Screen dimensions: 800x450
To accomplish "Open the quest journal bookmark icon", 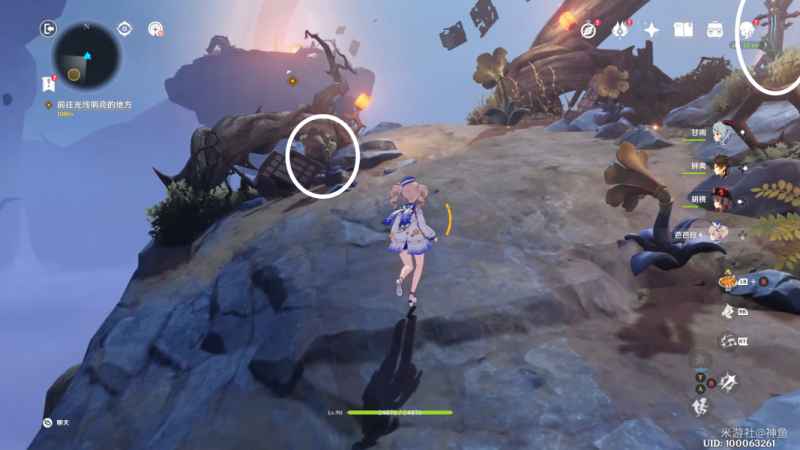I will coord(47,84).
